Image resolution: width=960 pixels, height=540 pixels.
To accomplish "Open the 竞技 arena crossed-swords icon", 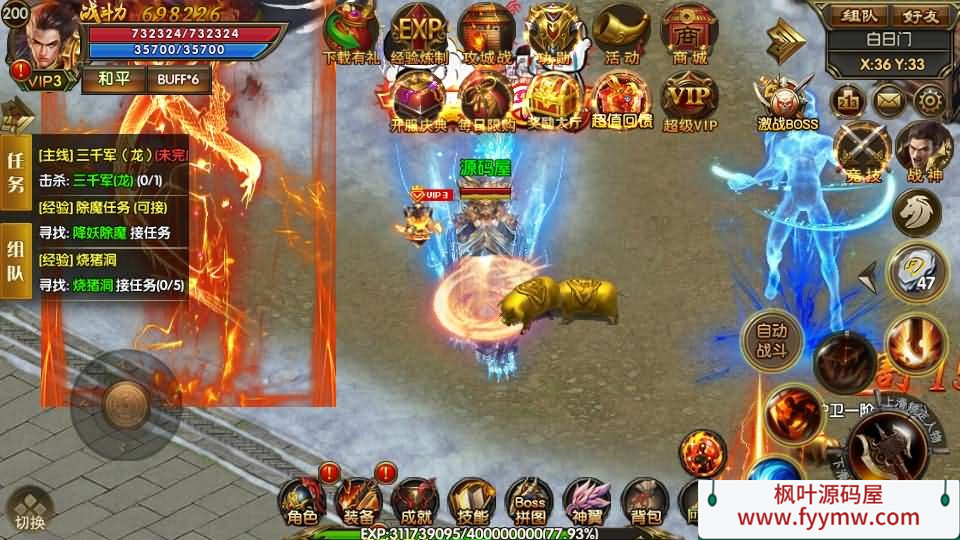I will pyautogui.click(x=861, y=148).
